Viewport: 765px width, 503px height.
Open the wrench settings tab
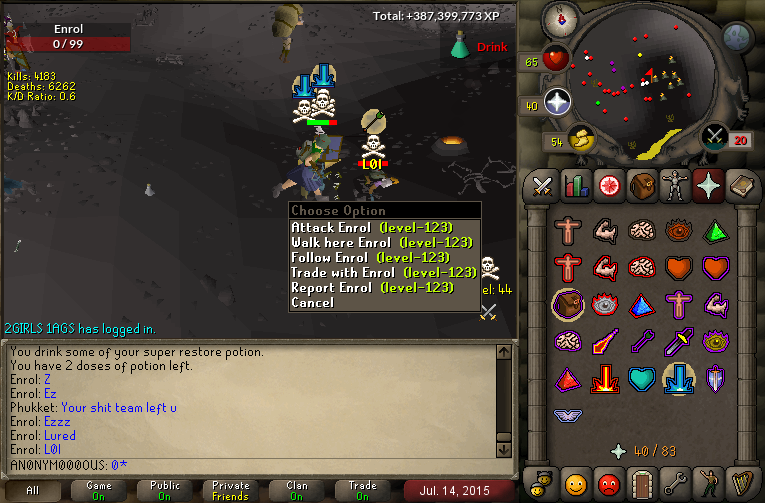(x=676, y=484)
